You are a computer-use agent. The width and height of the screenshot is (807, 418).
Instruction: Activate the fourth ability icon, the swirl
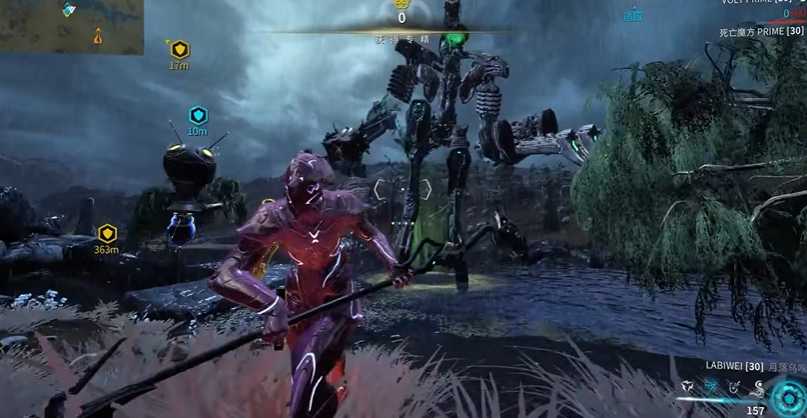coord(757,386)
